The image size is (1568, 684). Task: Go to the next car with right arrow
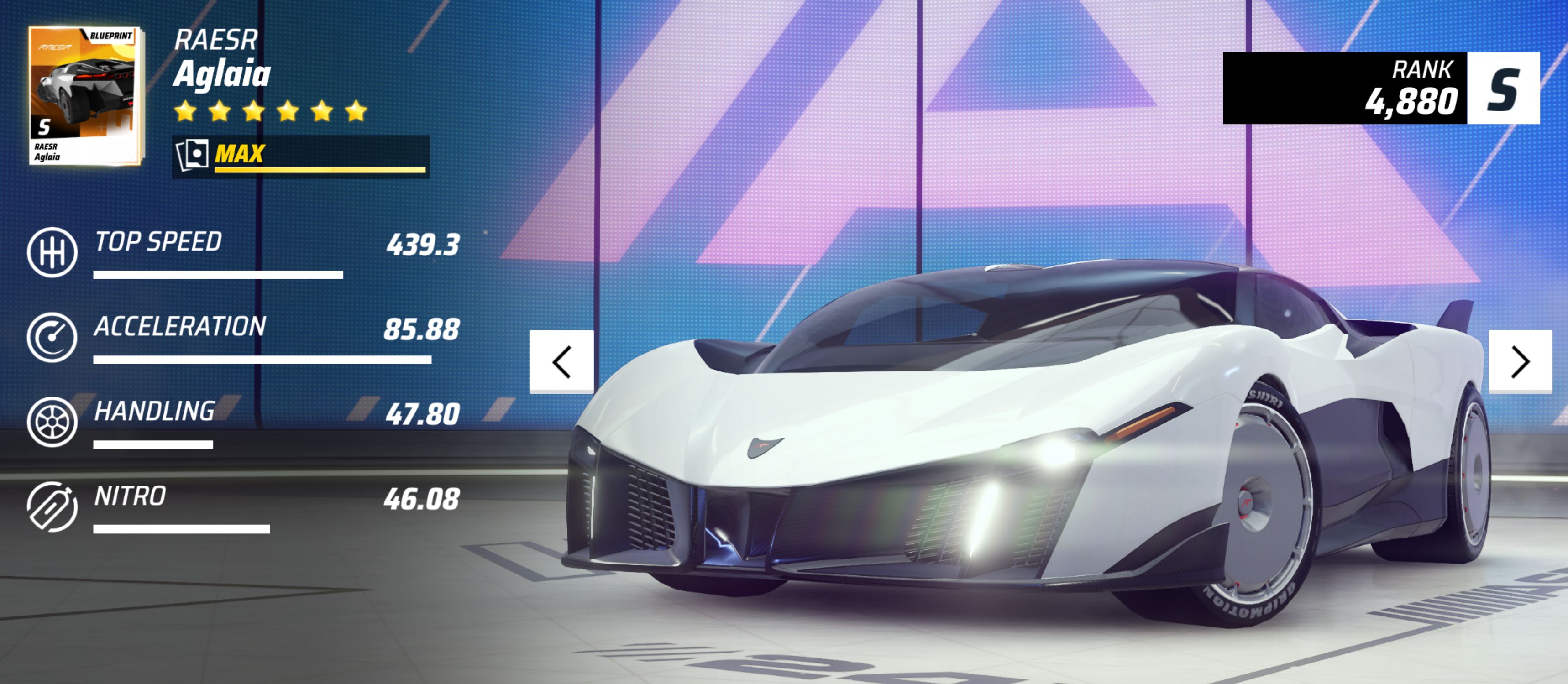(x=1520, y=362)
